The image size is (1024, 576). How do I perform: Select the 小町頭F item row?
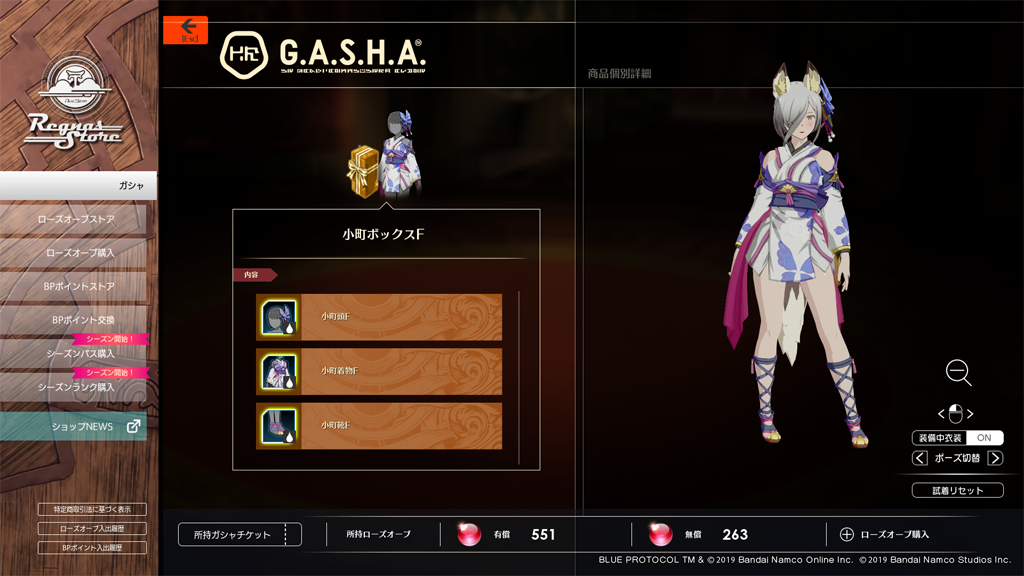point(379,317)
